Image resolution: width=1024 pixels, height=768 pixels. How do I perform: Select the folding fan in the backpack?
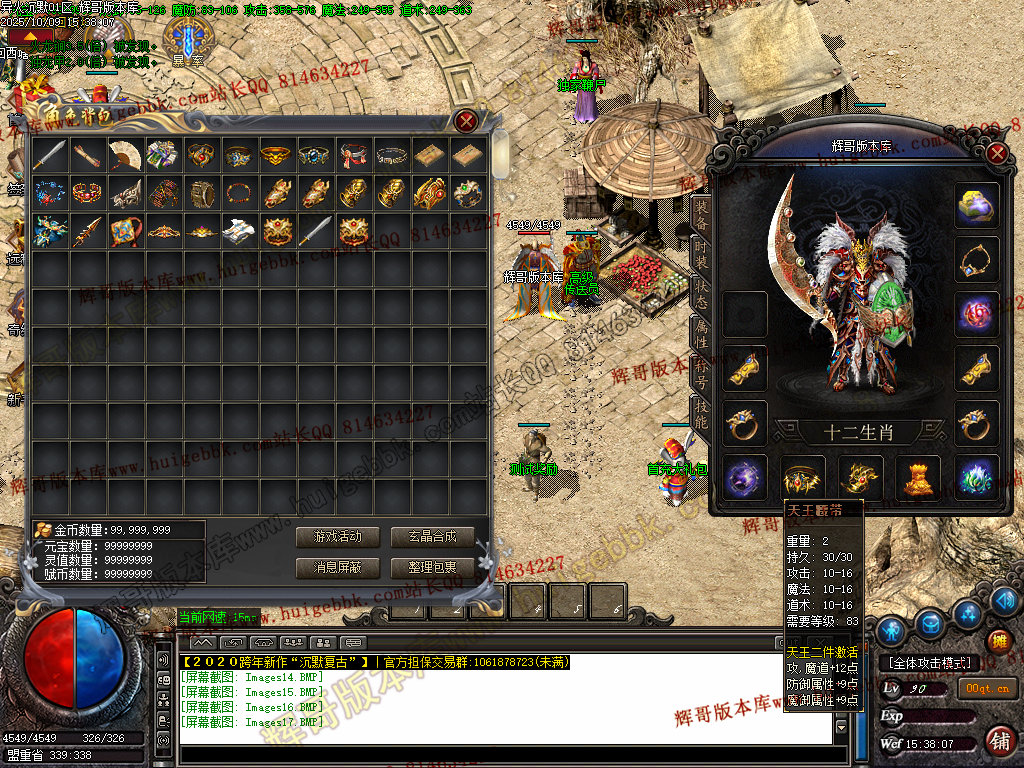click(x=125, y=155)
